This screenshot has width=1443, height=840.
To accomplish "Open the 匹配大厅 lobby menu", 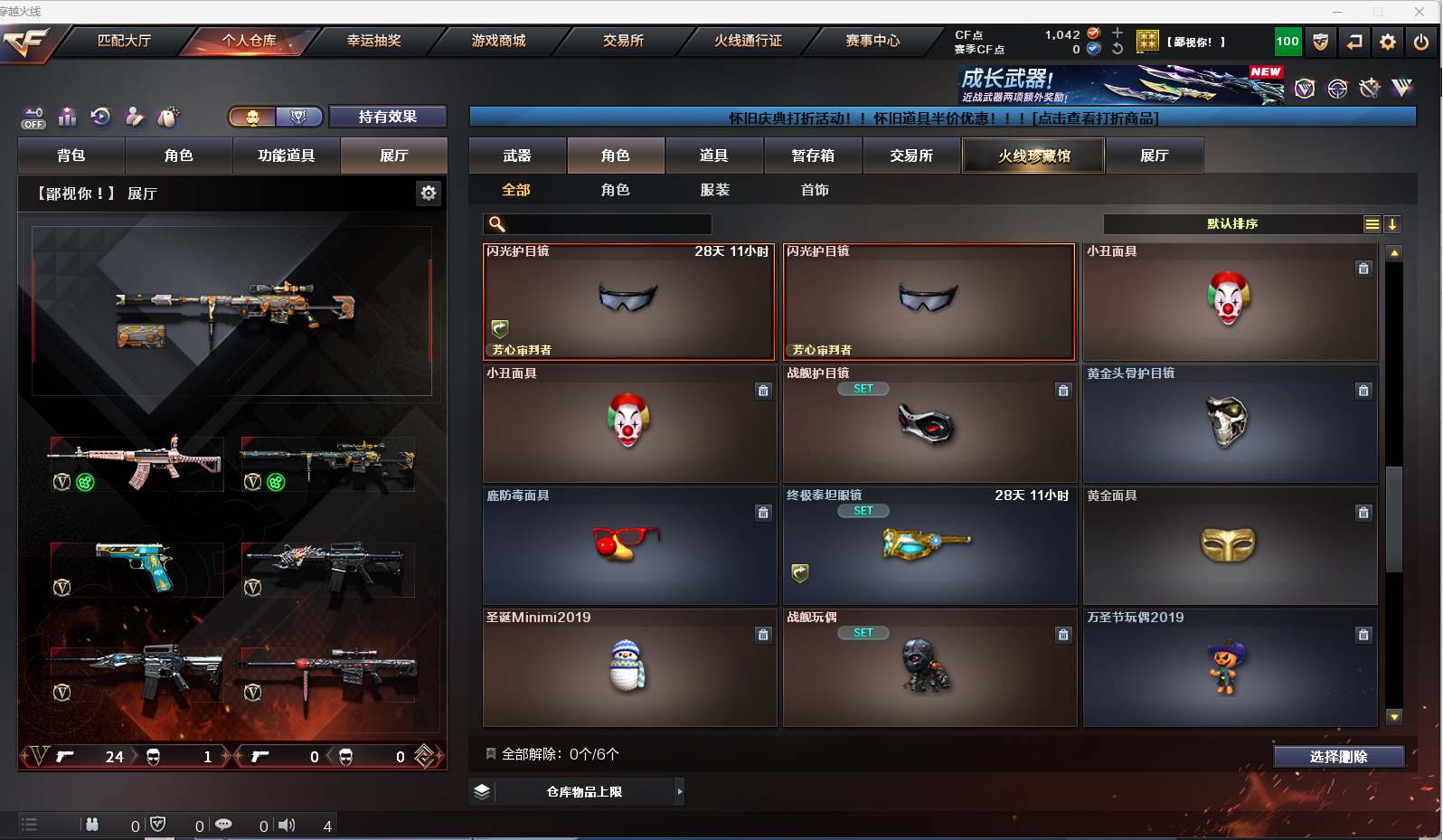I will [124, 41].
